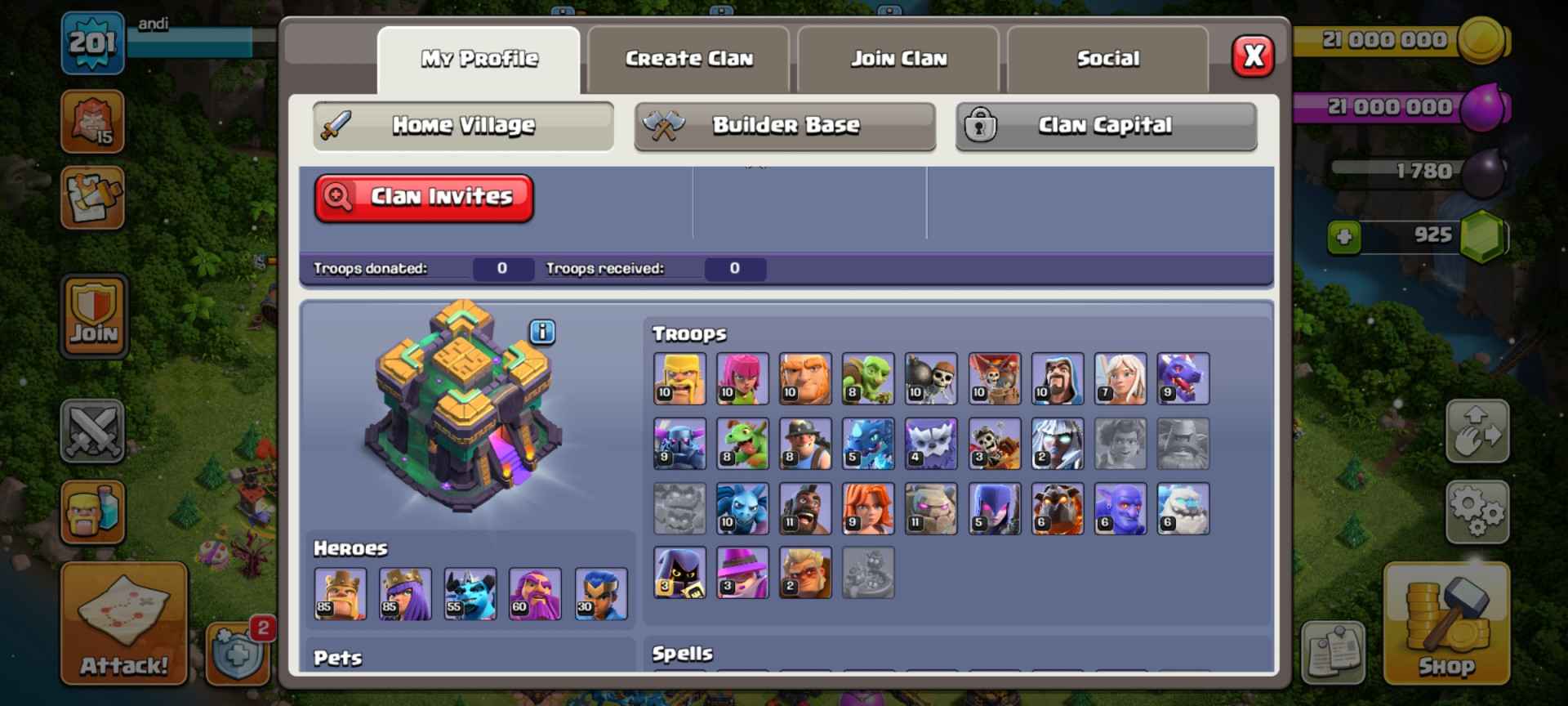Viewport: 1568px width, 706px height.
Task: Select the Home Village toggle
Action: 462,126
